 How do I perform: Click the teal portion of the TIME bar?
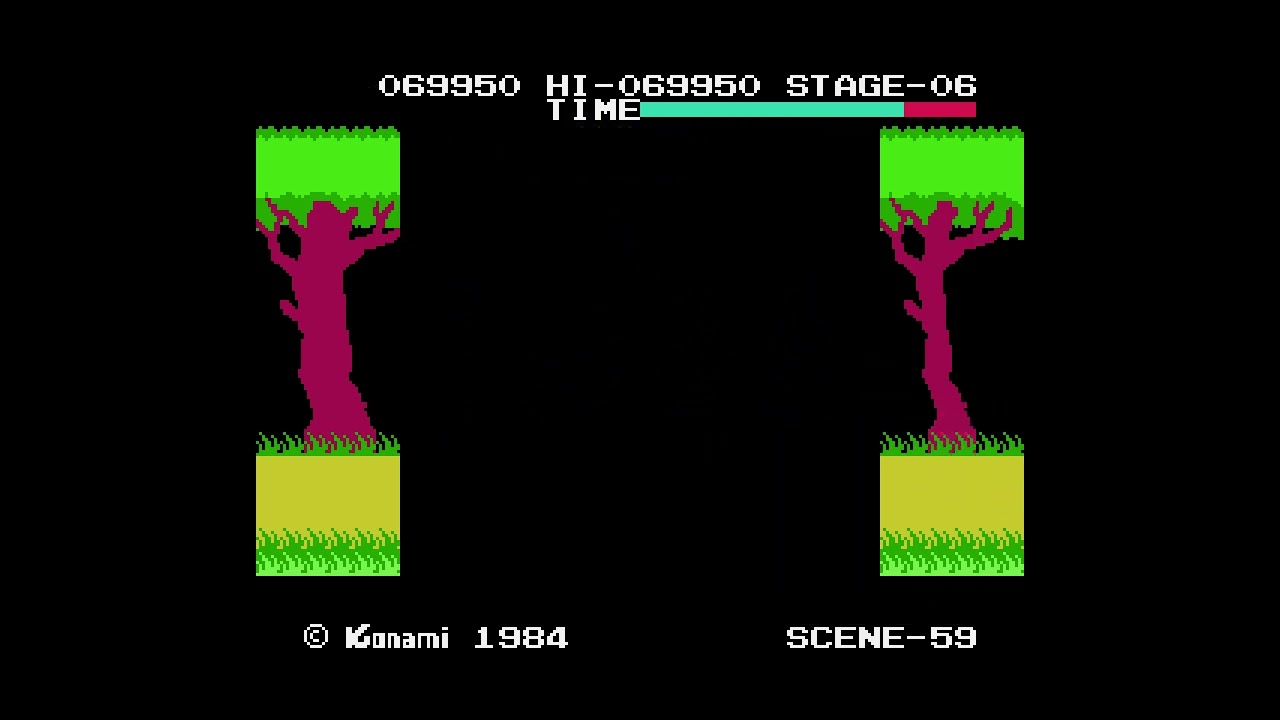[x=770, y=110]
